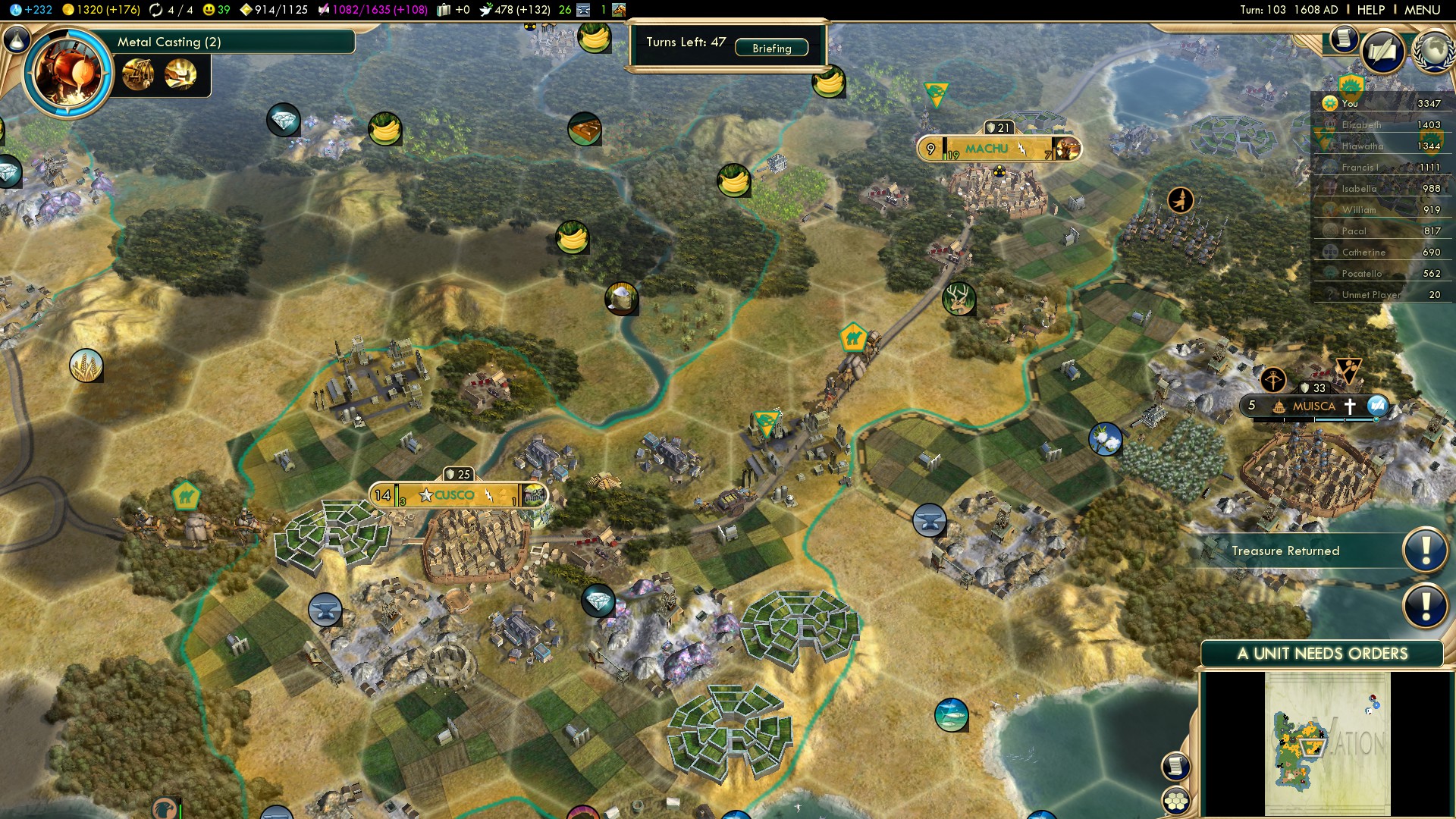Toggle the hex grid minimap options button

[x=1176, y=800]
